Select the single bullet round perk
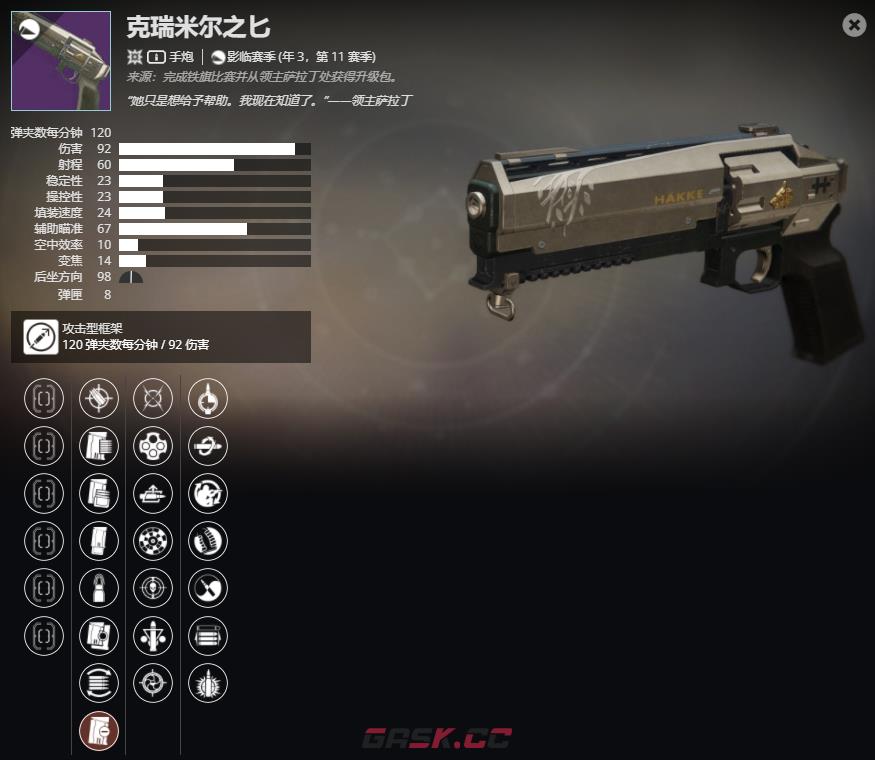The width and height of the screenshot is (875, 760). 99,588
